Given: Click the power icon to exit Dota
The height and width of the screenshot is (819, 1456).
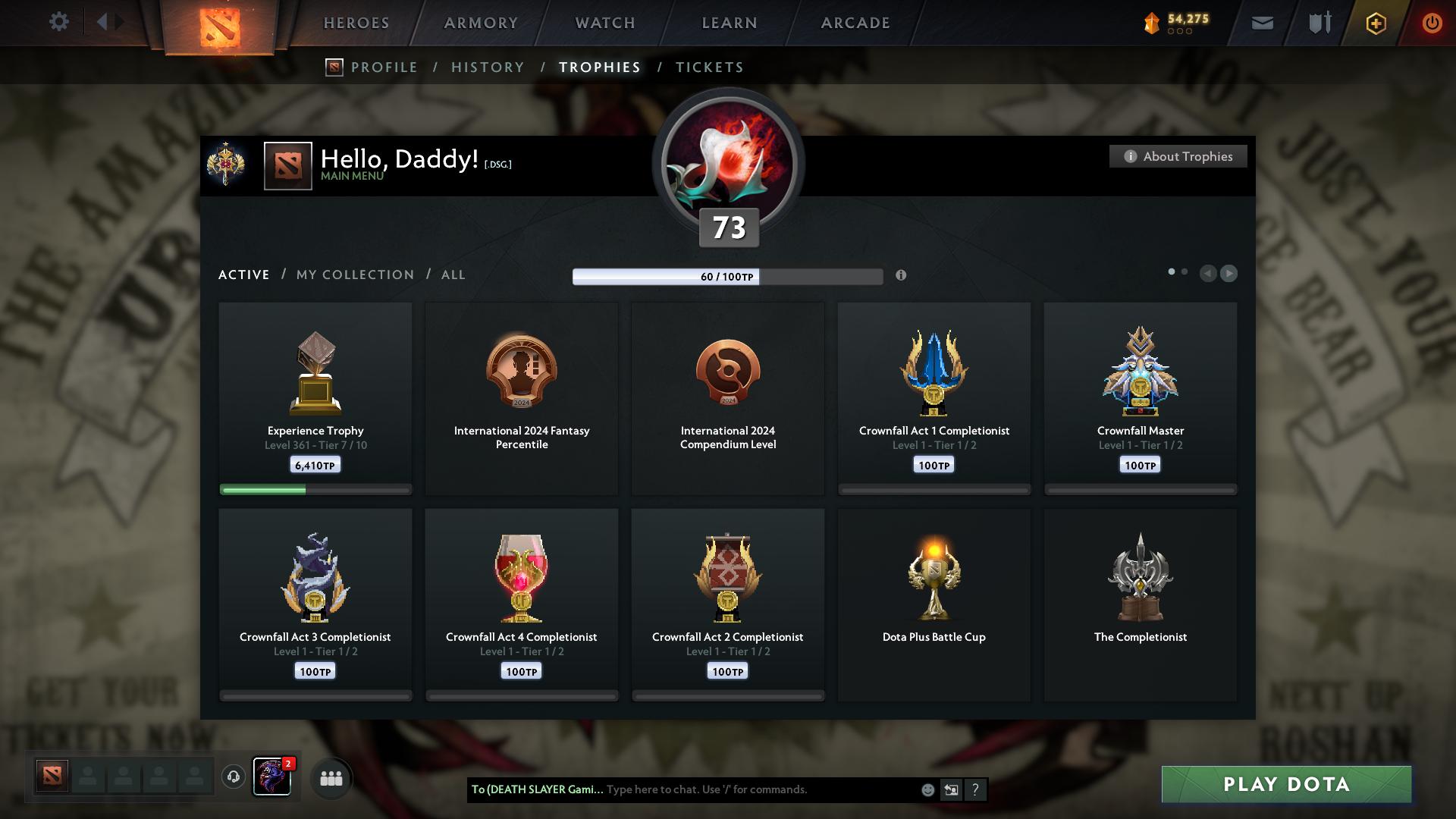Looking at the screenshot, I should click(x=1432, y=23).
